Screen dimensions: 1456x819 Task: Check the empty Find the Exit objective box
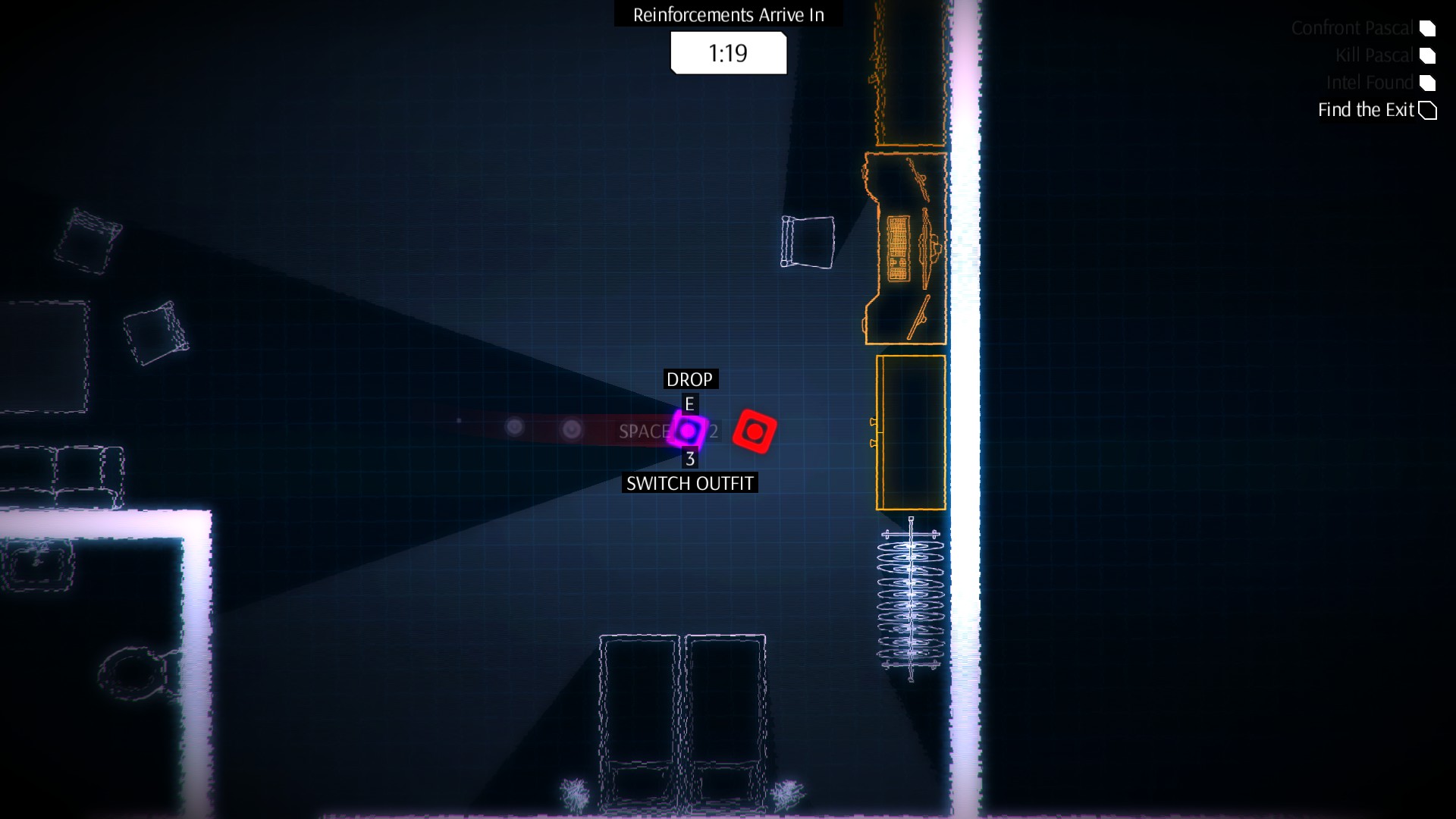click(x=1429, y=110)
